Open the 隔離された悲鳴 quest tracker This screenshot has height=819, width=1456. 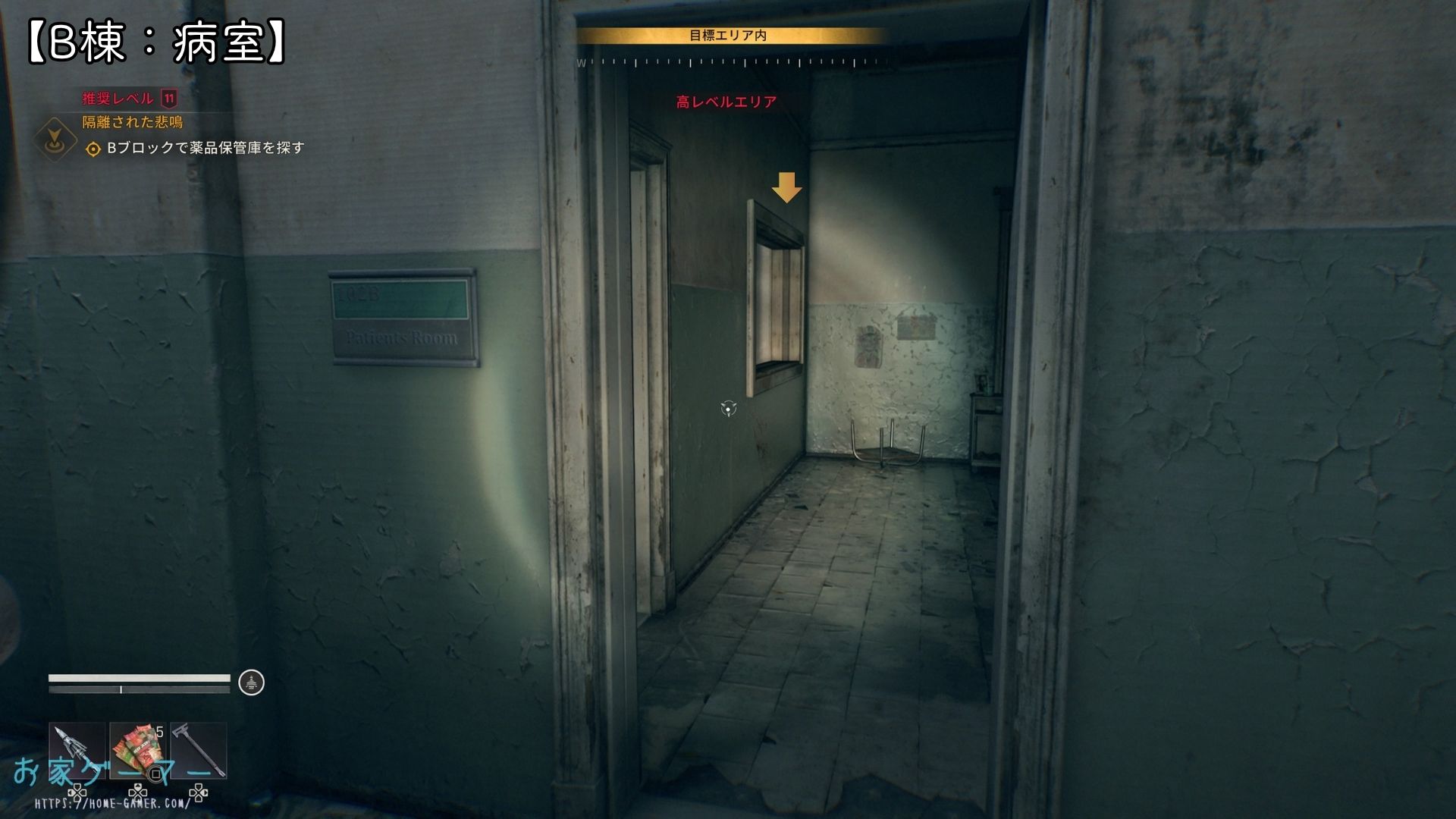click(133, 122)
